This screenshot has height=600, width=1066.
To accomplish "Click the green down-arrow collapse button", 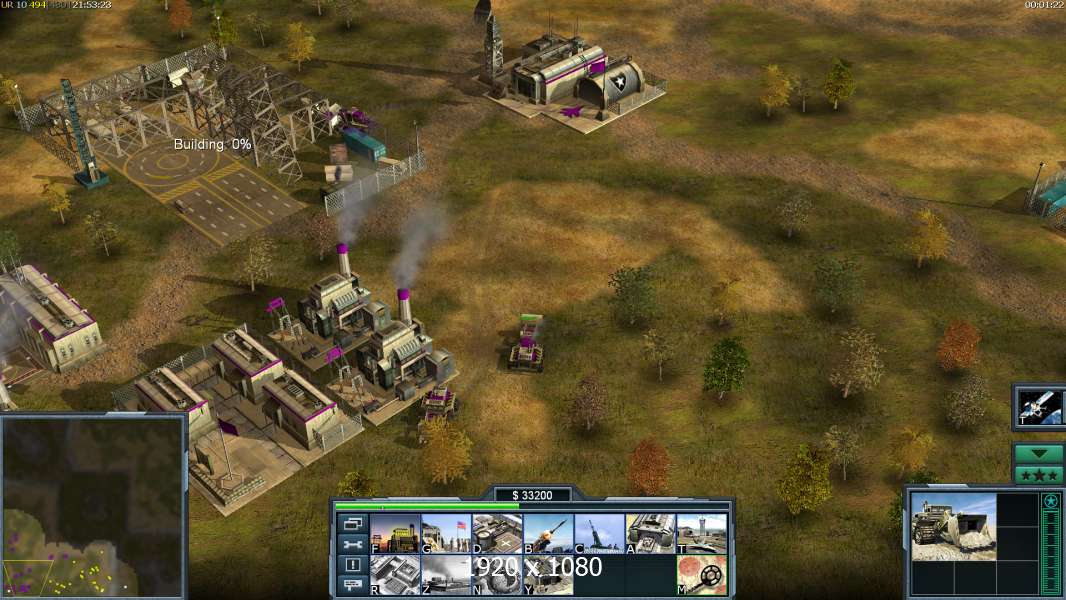I will [x=1038, y=453].
